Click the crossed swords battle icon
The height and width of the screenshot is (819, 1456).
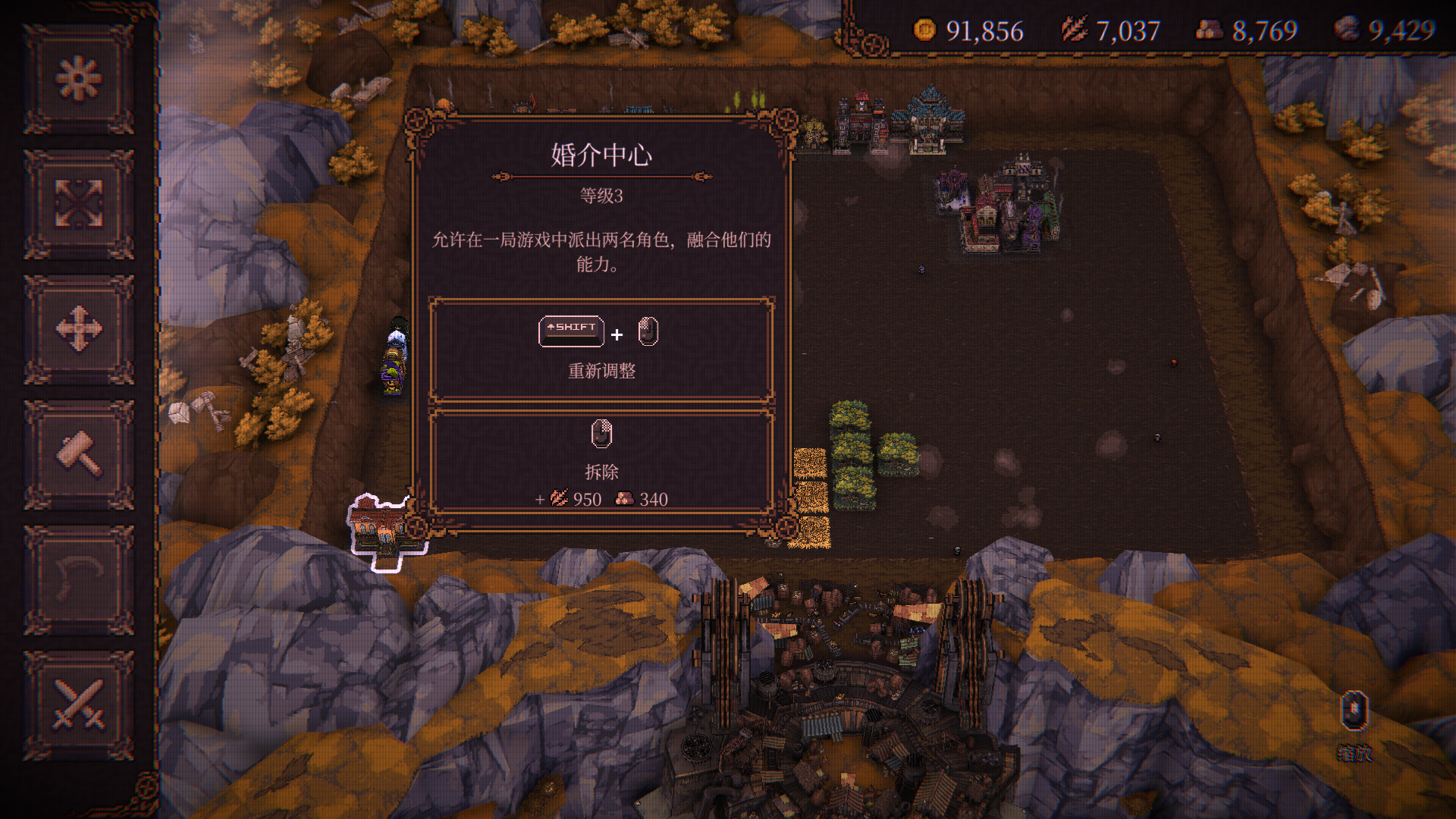[79, 704]
